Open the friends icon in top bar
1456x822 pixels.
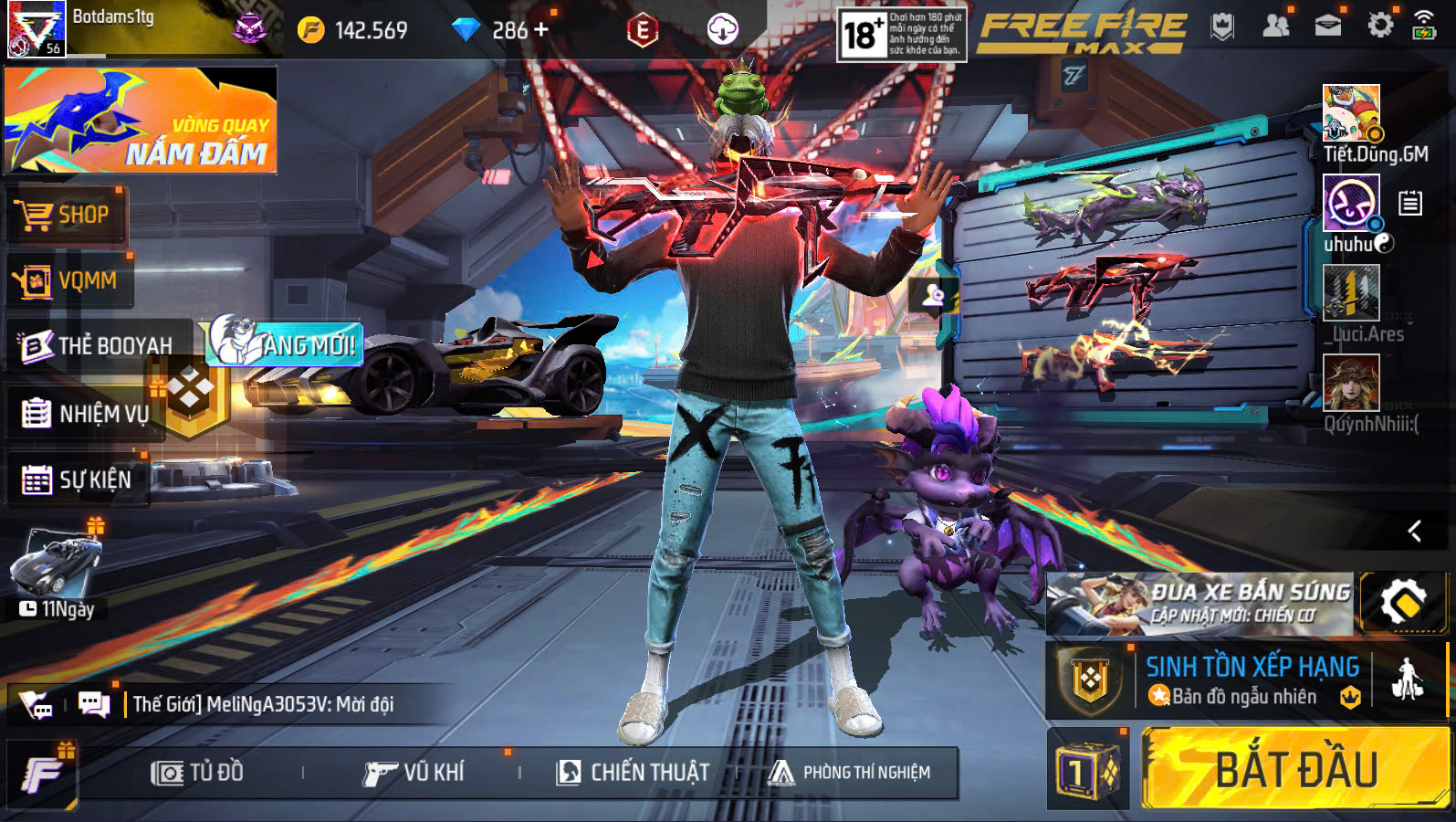click(x=1275, y=26)
